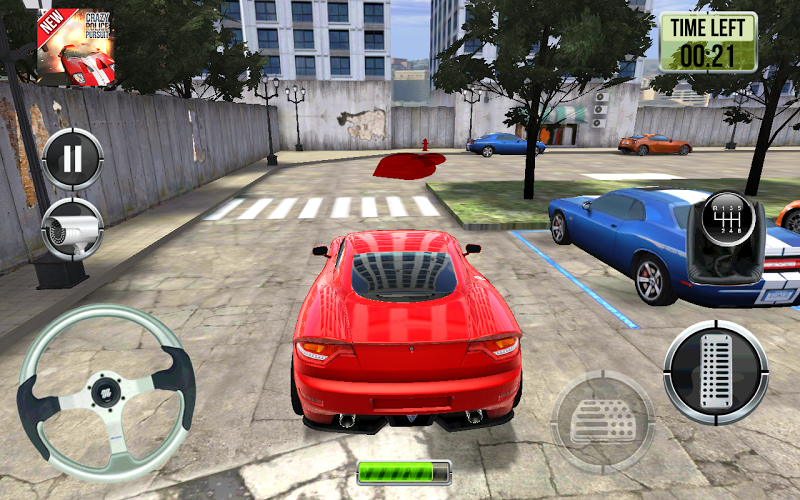Switch the camera view

(72, 229)
